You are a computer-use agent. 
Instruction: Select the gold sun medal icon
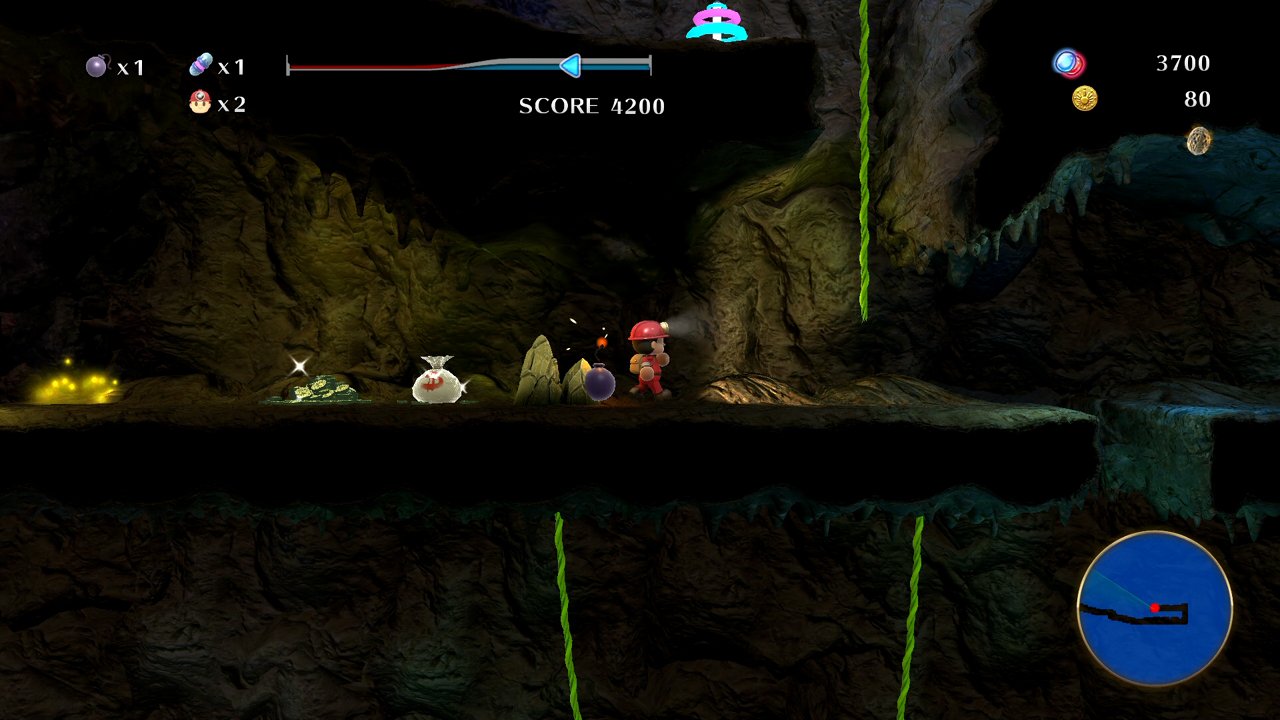[1083, 98]
